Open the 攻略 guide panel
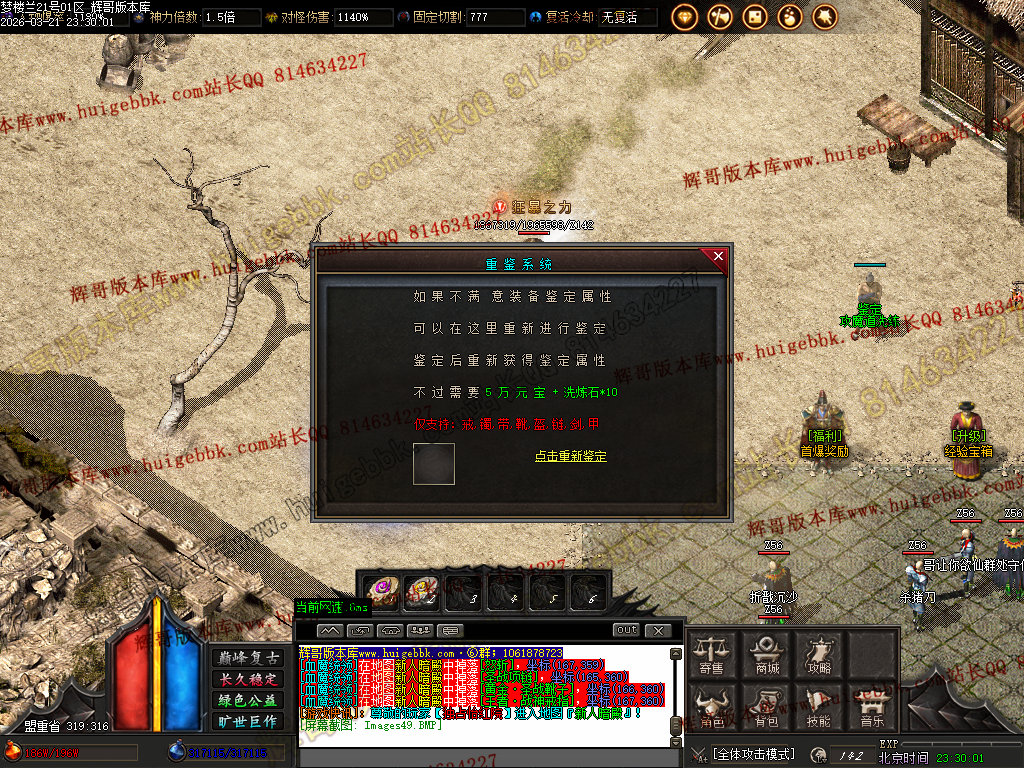The width and height of the screenshot is (1024, 768). pyautogui.click(x=819, y=655)
